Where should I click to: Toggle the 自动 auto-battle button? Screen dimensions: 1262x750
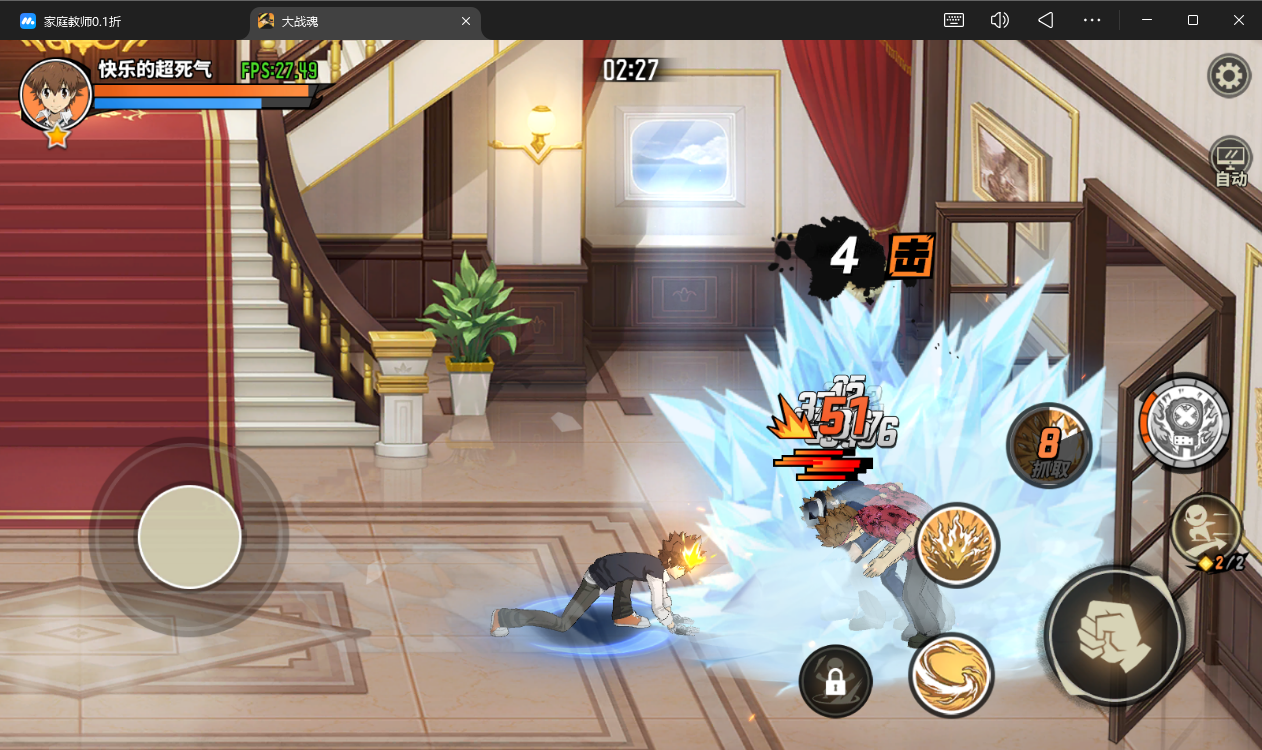point(1230,163)
